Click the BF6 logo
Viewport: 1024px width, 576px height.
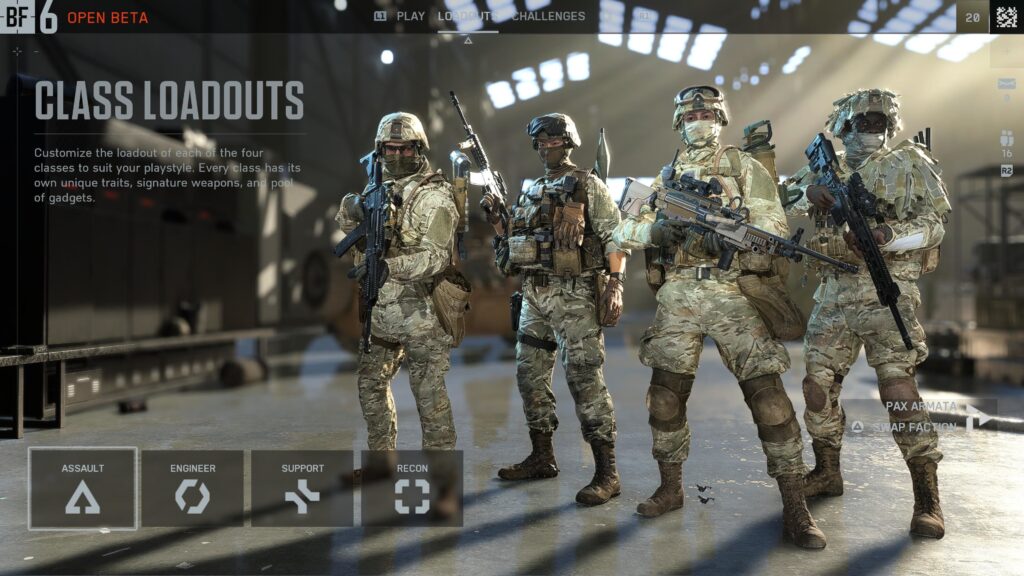pyautogui.click(x=29, y=17)
